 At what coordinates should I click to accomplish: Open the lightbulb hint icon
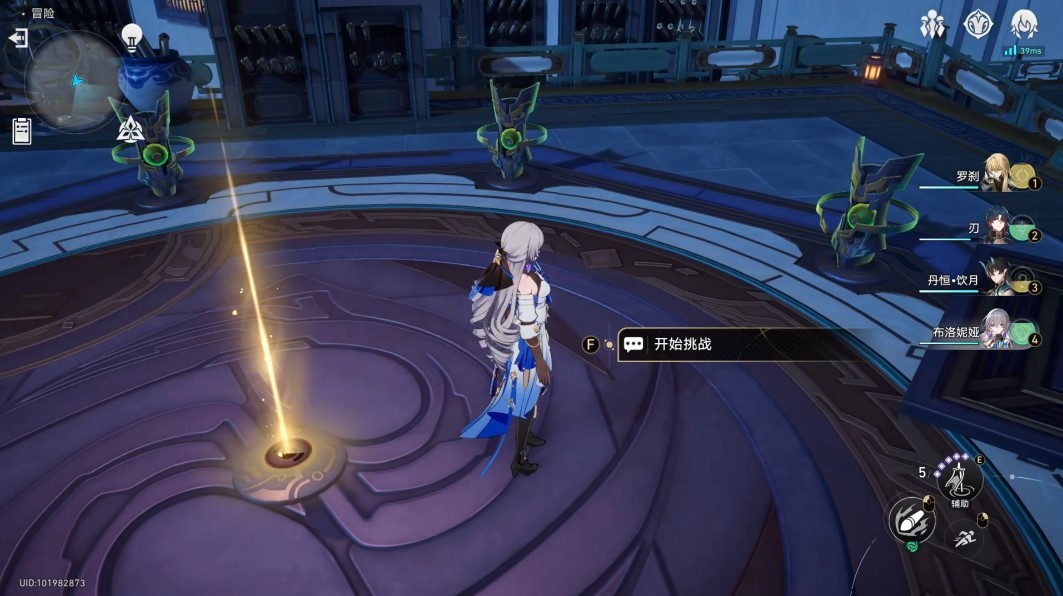pos(131,38)
